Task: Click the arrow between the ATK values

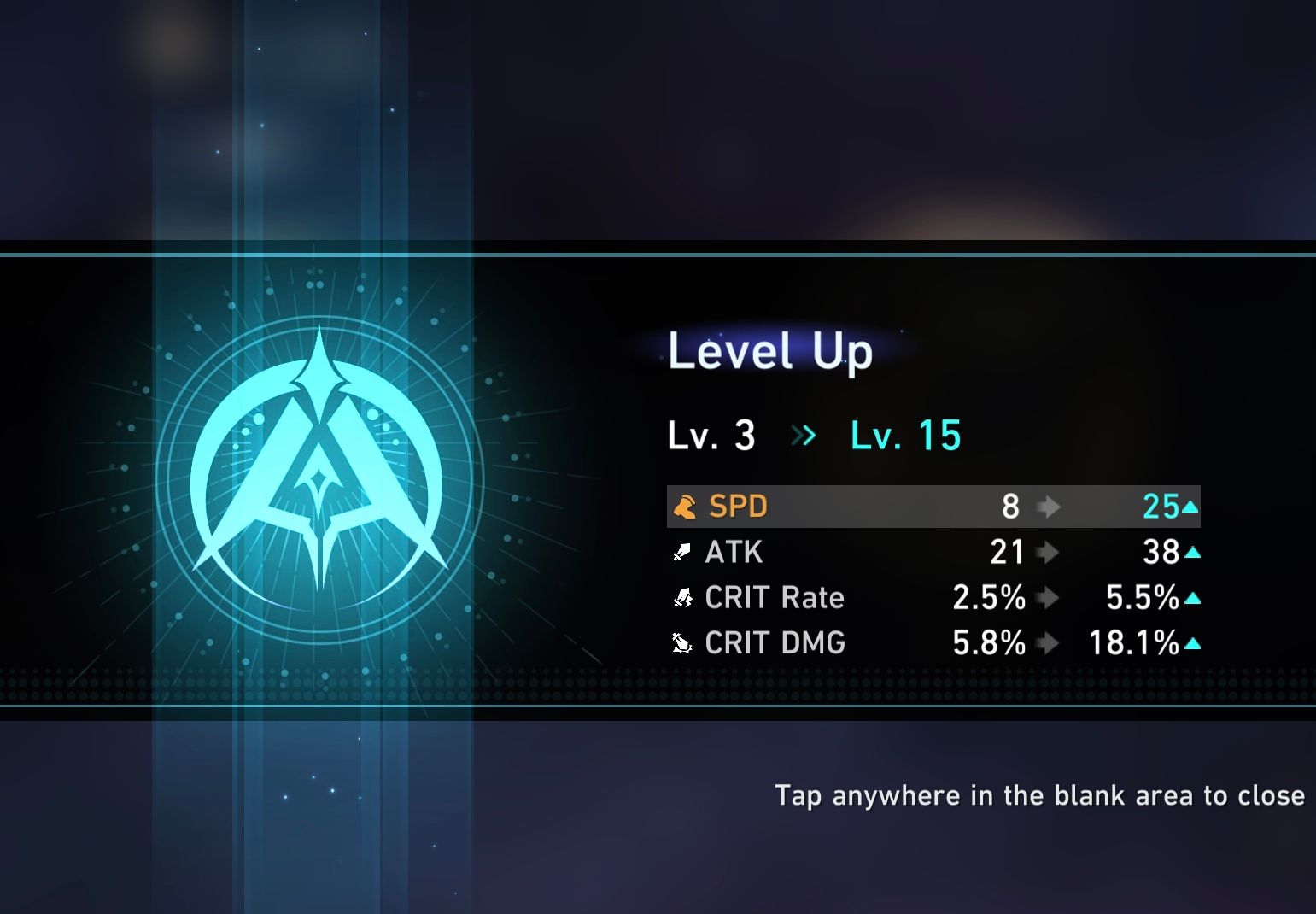Action: (x=1049, y=552)
